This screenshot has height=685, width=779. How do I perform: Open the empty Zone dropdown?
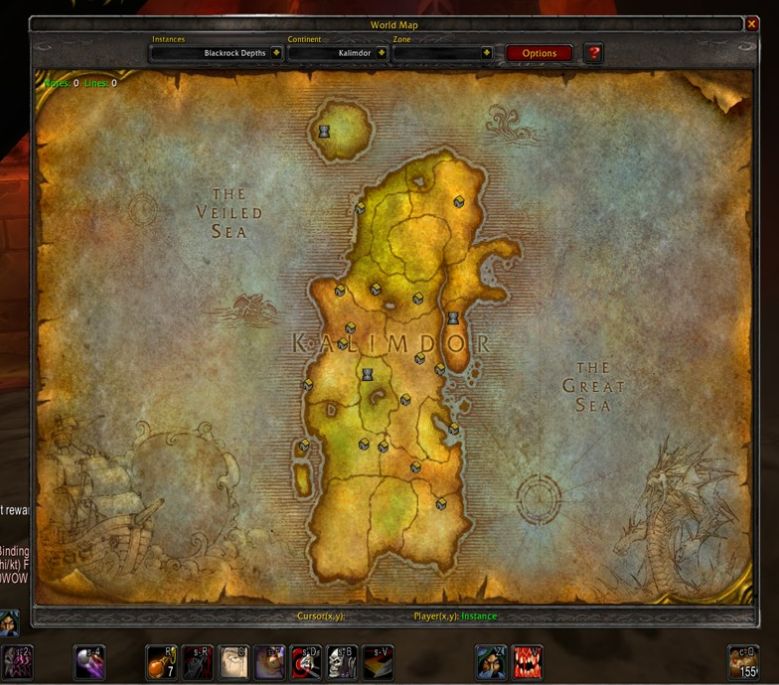(487, 53)
